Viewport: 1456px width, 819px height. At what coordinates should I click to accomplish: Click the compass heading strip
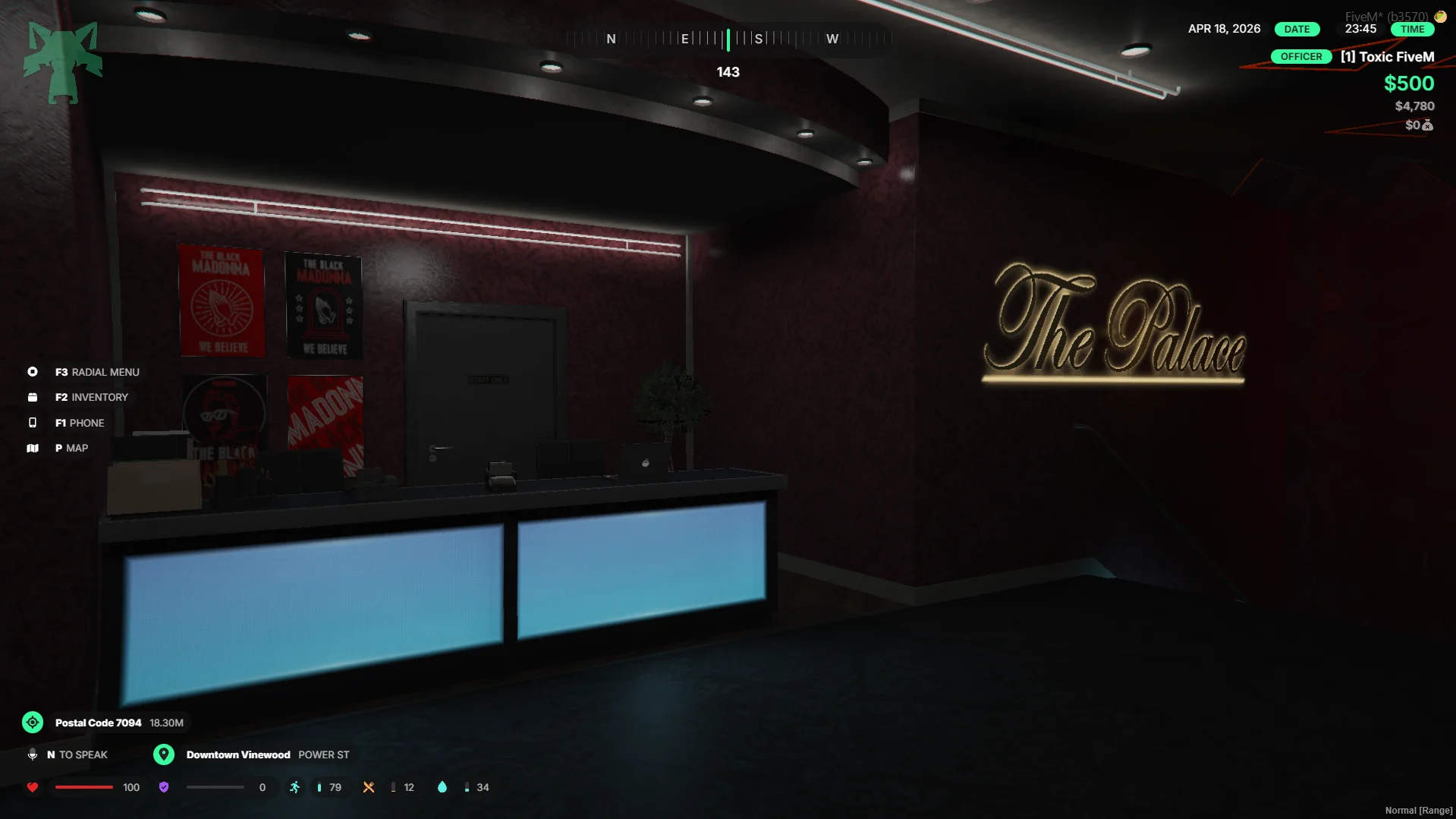(728, 39)
